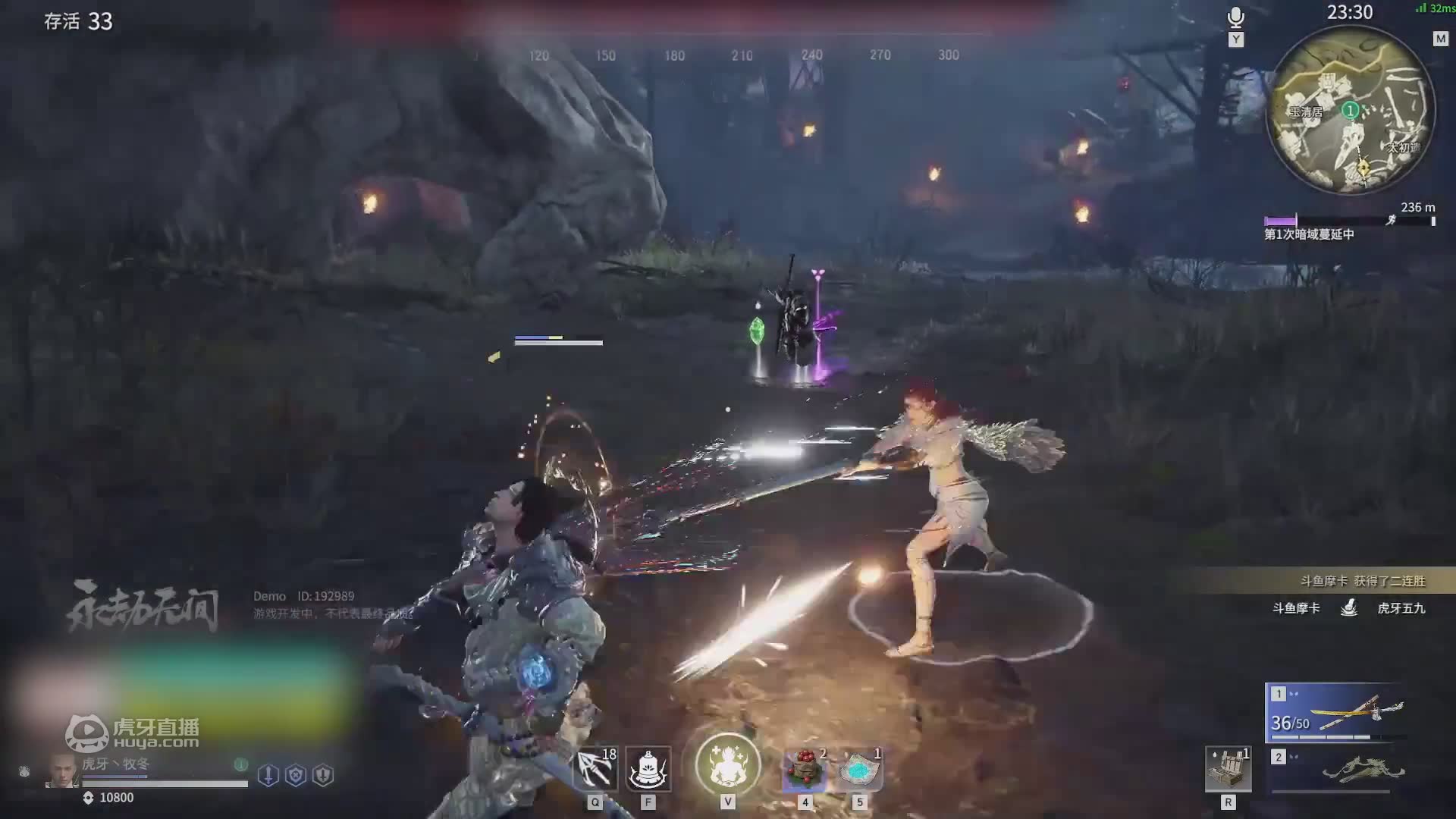Switch to the golden sword weapon slot
Image resolution: width=1456 pixels, height=819 pixels.
click(x=1336, y=713)
